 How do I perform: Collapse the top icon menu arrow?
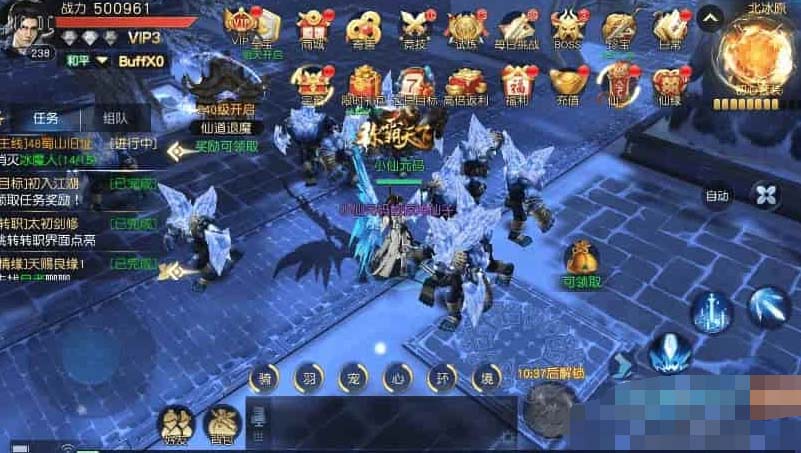point(709,17)
